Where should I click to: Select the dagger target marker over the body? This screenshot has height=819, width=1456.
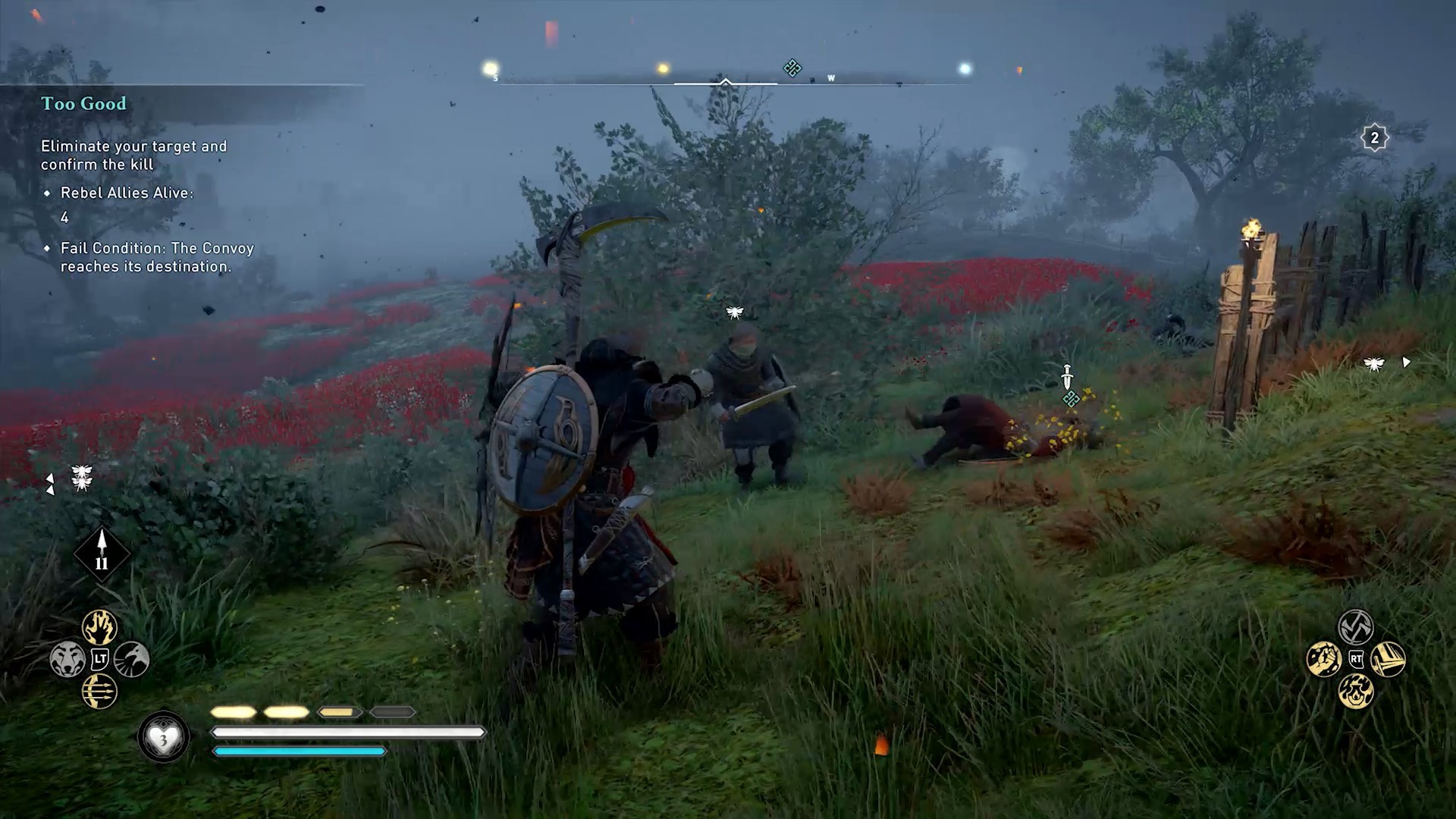pyautogui.click(x=1068, y=377)
